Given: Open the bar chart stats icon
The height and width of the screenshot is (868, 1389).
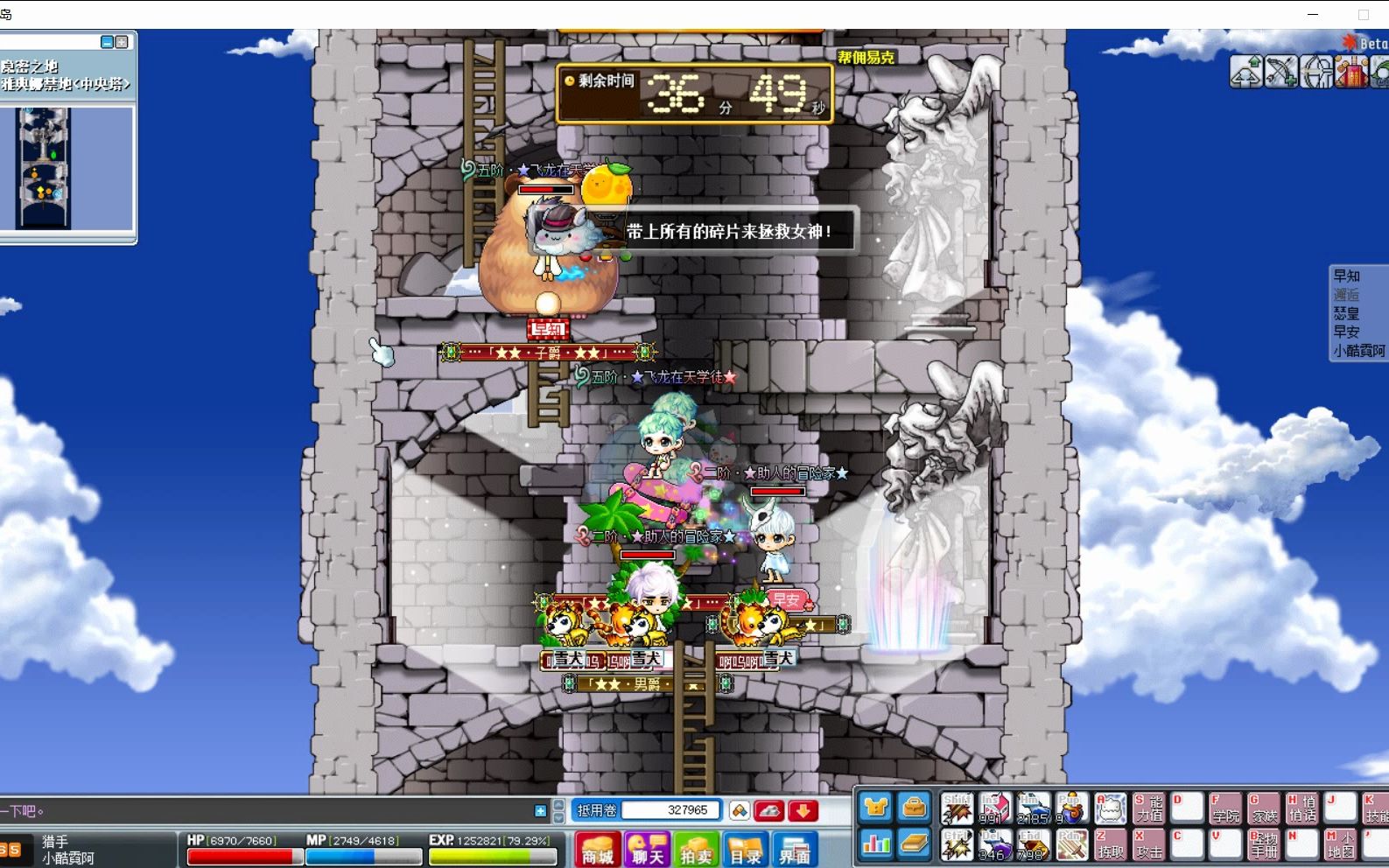Looking at the screenshot, I should (875, 844).
